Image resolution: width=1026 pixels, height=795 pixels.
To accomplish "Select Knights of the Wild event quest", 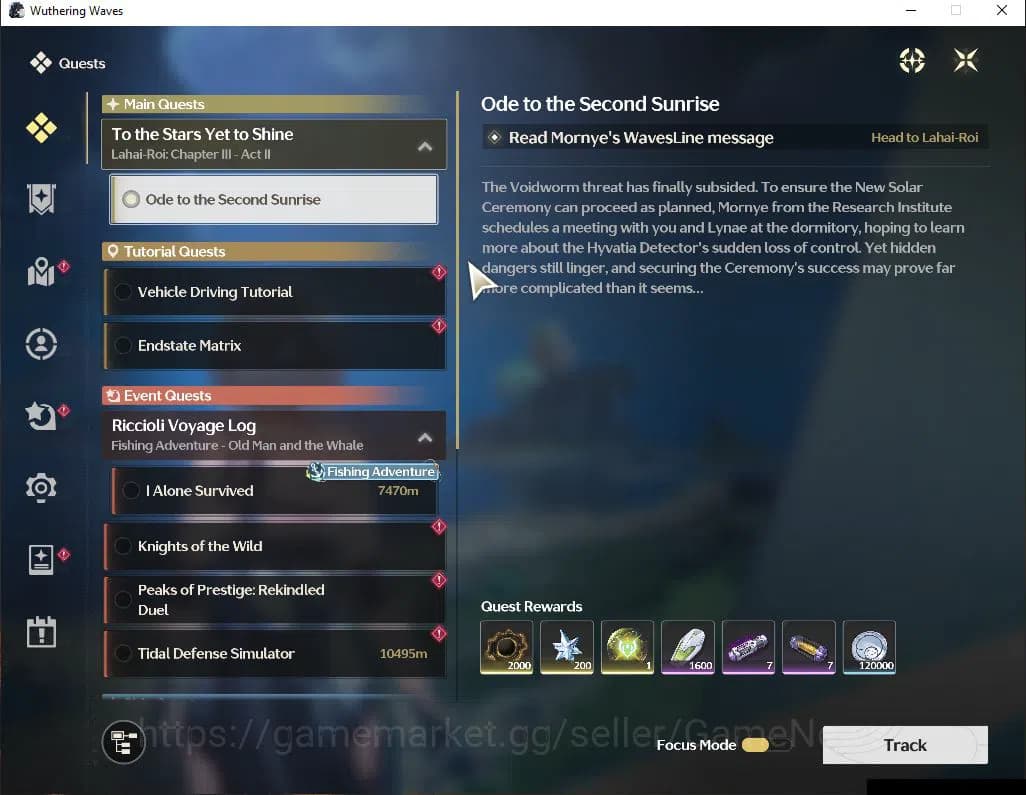I will (273, 546).
